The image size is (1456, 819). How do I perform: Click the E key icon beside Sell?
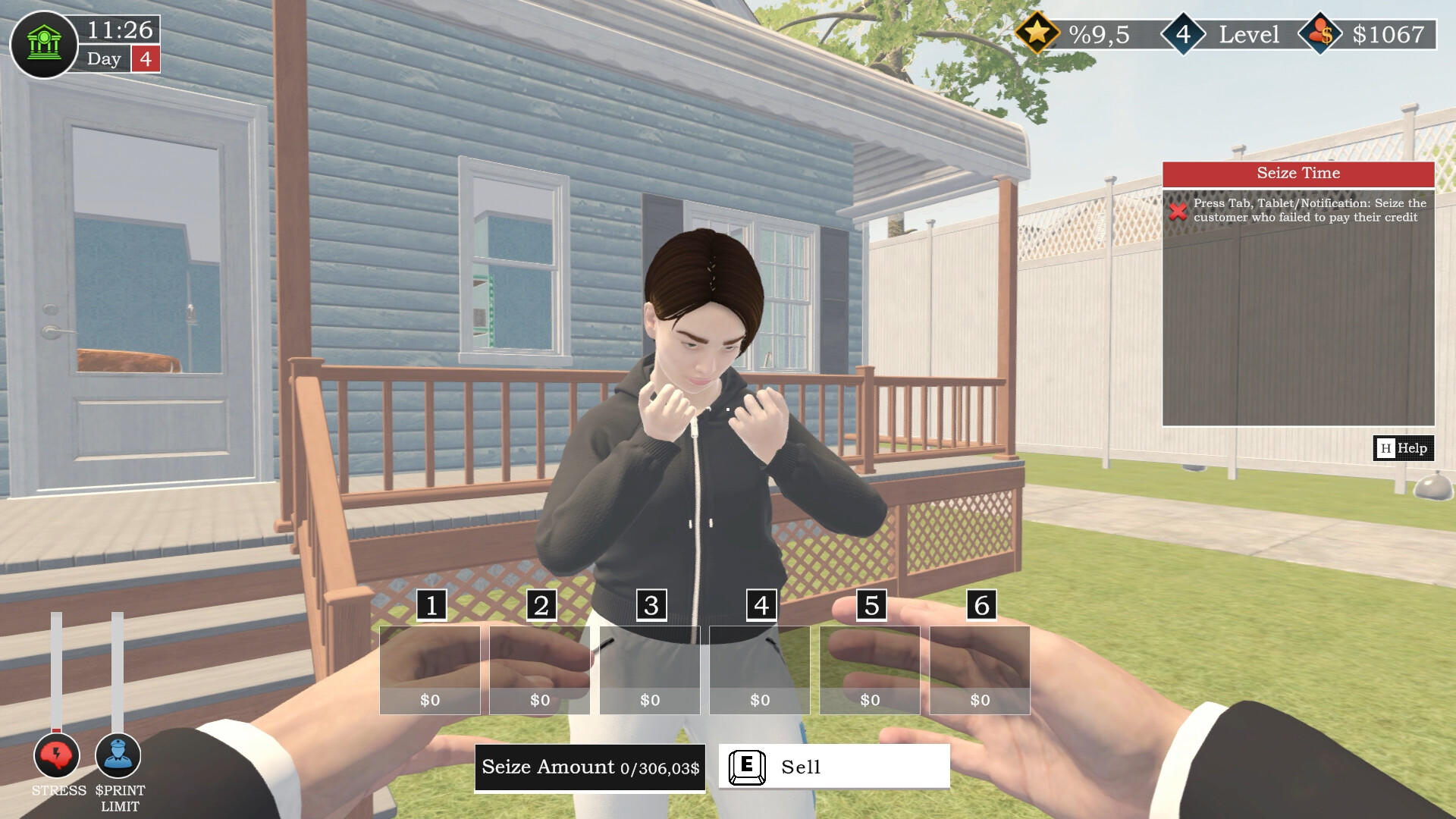click(748, 767)
